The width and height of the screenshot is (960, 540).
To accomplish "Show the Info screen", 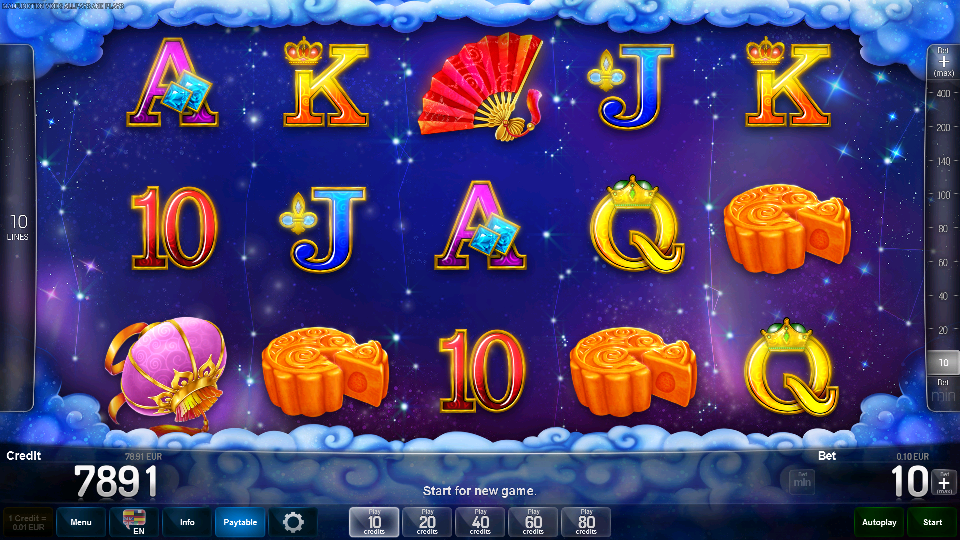I will (187, 522).
